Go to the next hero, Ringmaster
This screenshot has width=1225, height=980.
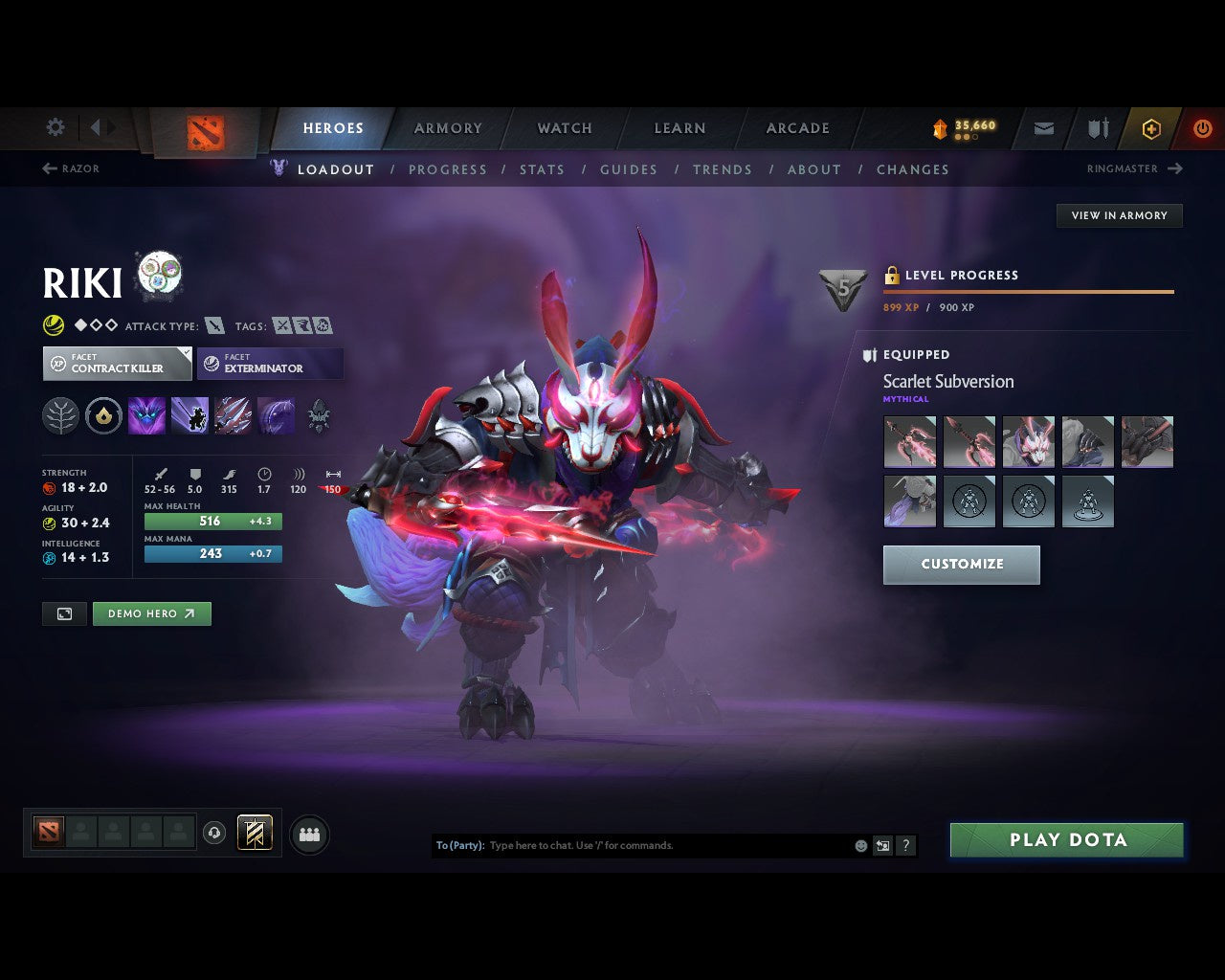point(1134,168)
